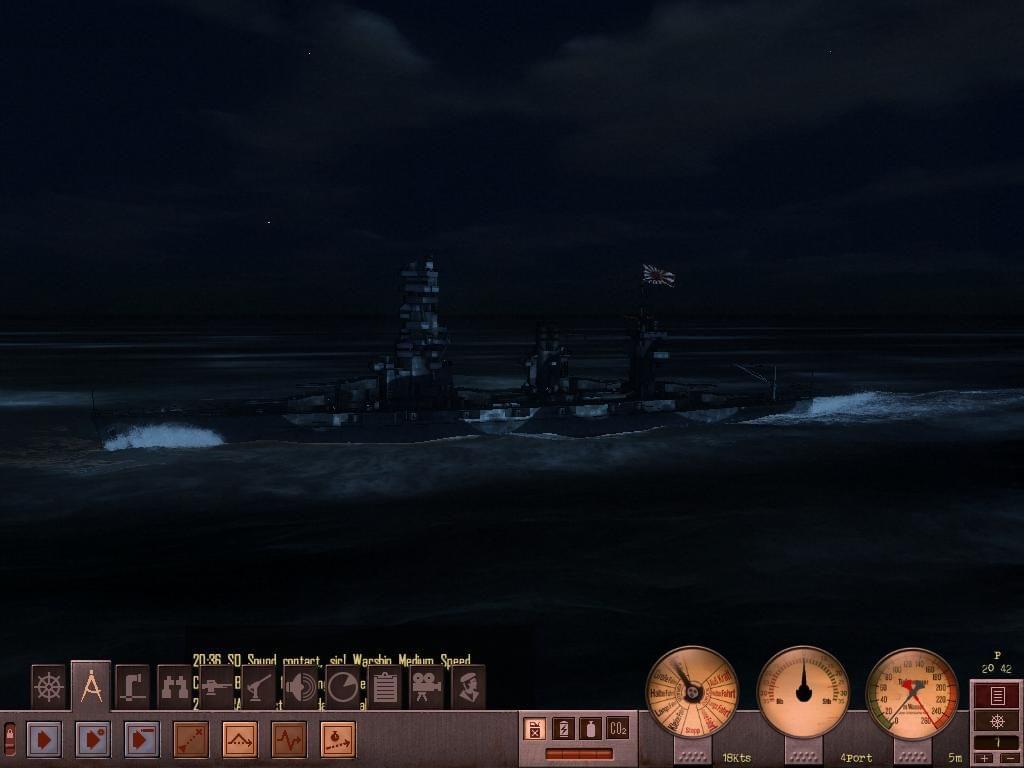Open the deck gun tab
Image resolution: width=1024 pixels, height=768 pixels.
258,687
